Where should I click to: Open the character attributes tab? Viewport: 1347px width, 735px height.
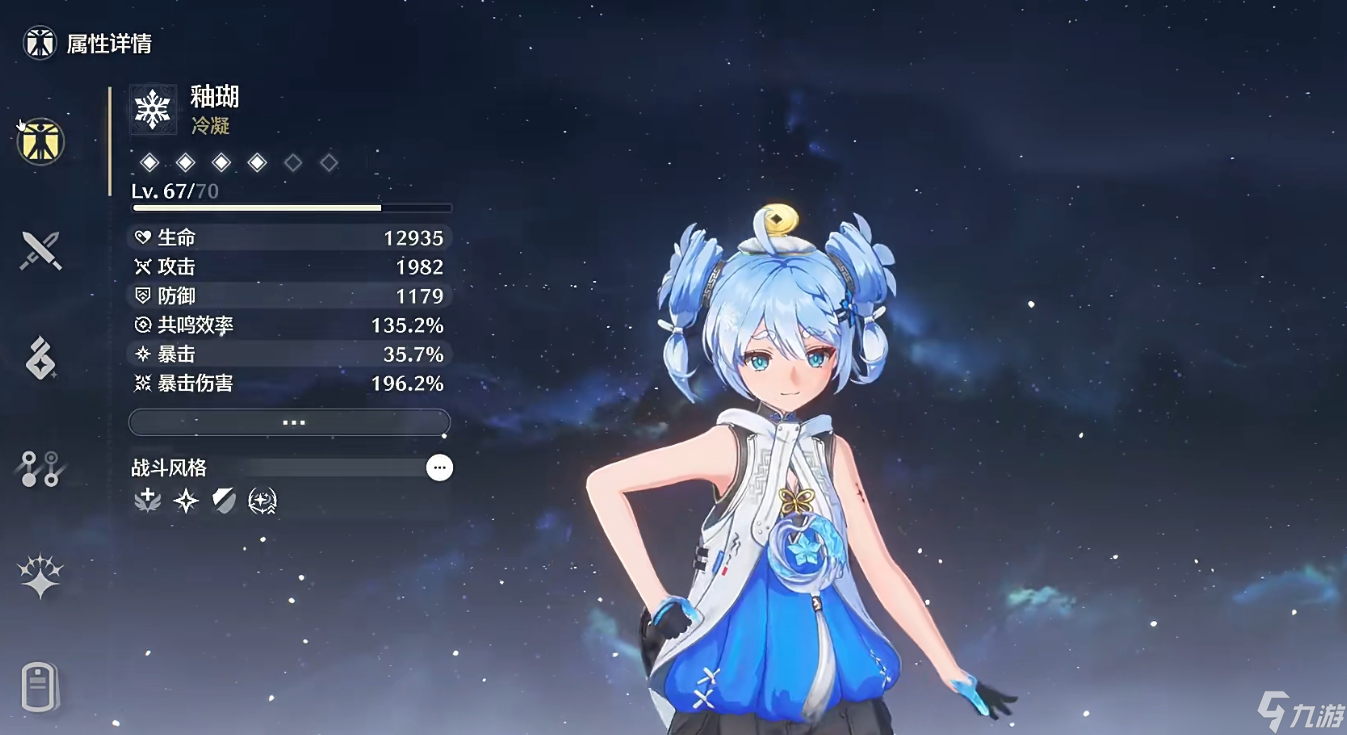(x=41, y=141)
